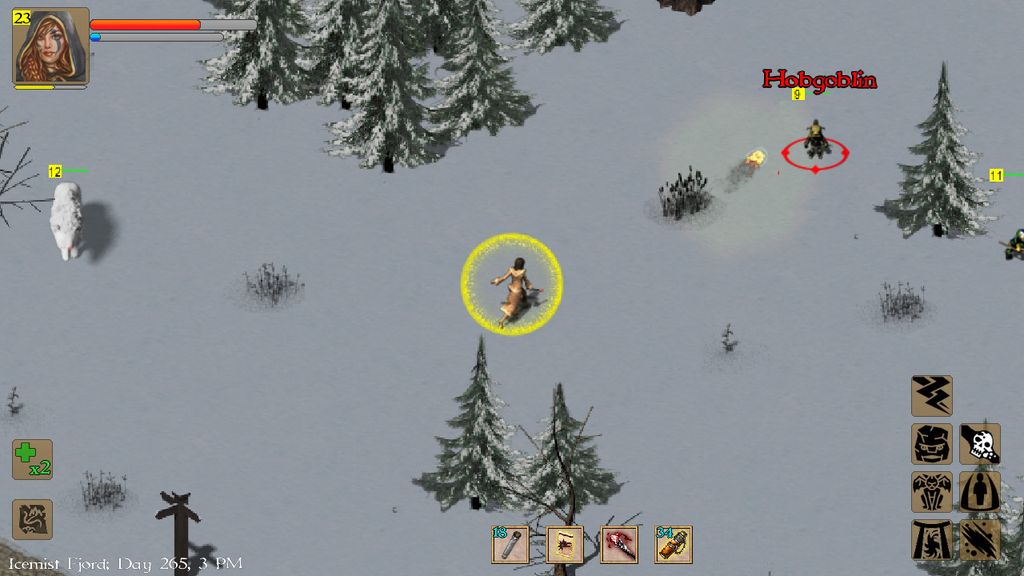
Task: Open the red-haired heroine portrait
Action: point(51,46)
